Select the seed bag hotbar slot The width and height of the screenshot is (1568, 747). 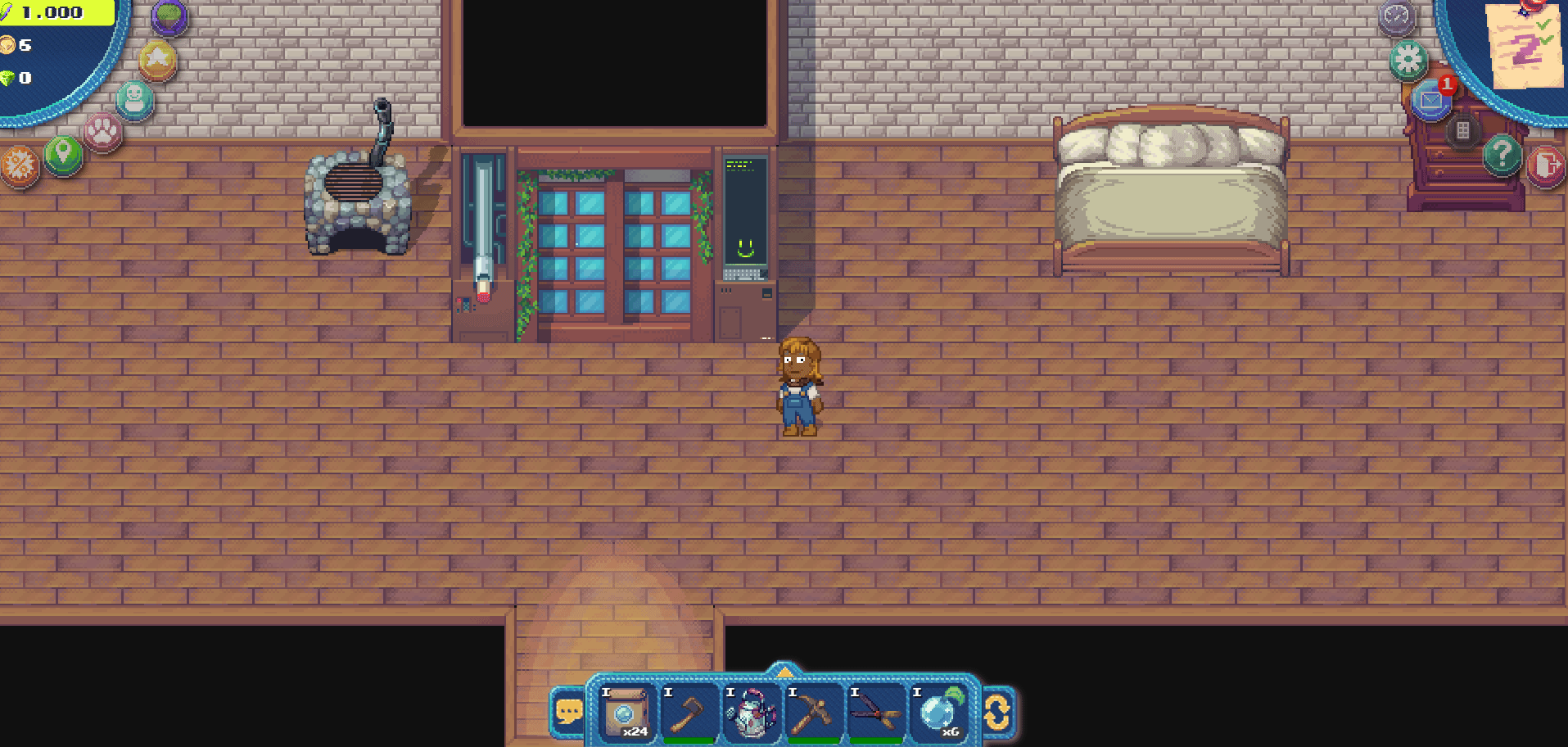[x=626, y=711]
